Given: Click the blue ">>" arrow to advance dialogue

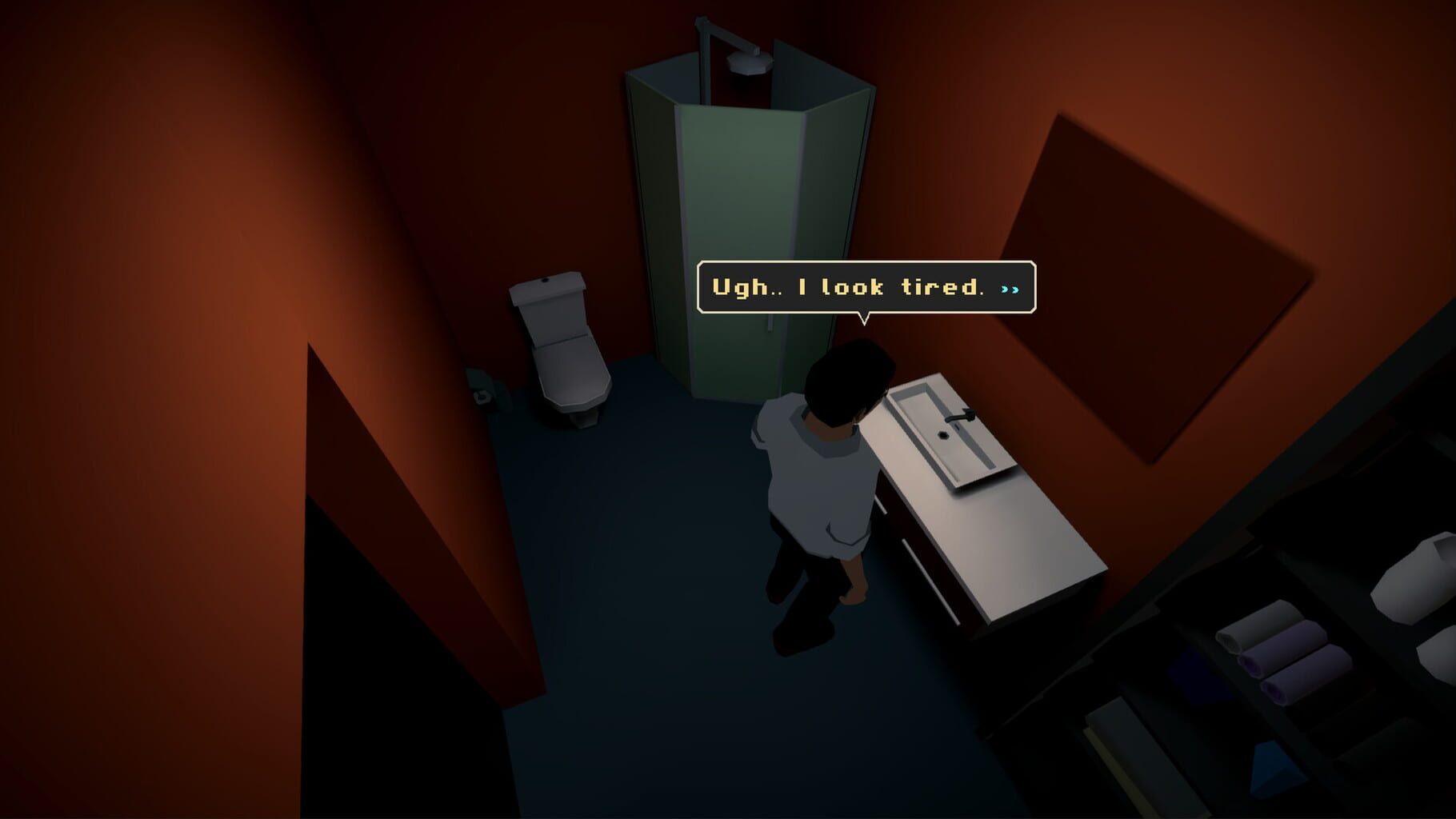Looking at the screenshot, I should point(1007,290).
